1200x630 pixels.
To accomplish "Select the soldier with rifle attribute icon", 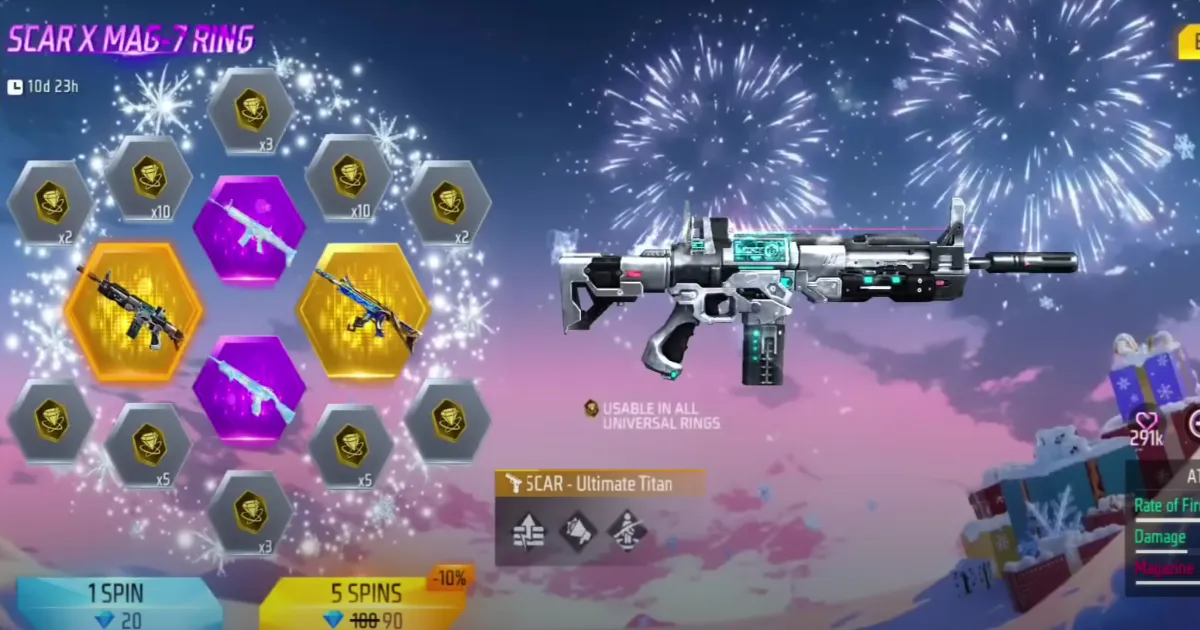I will tap(627, 531).
